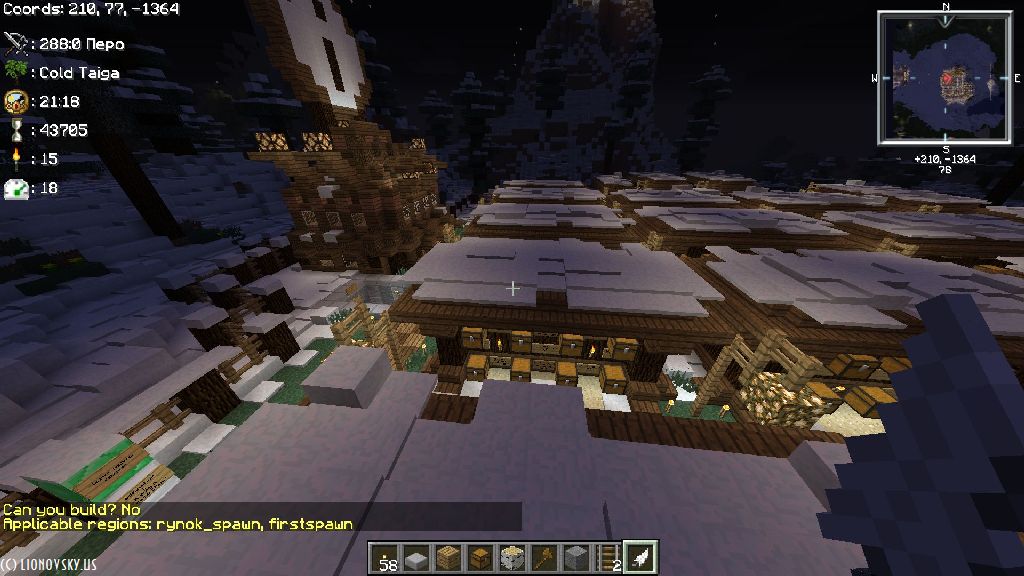Select the feather hotbar slot
This screenshot has height=576, width=1024.
[x=640, y=557]
